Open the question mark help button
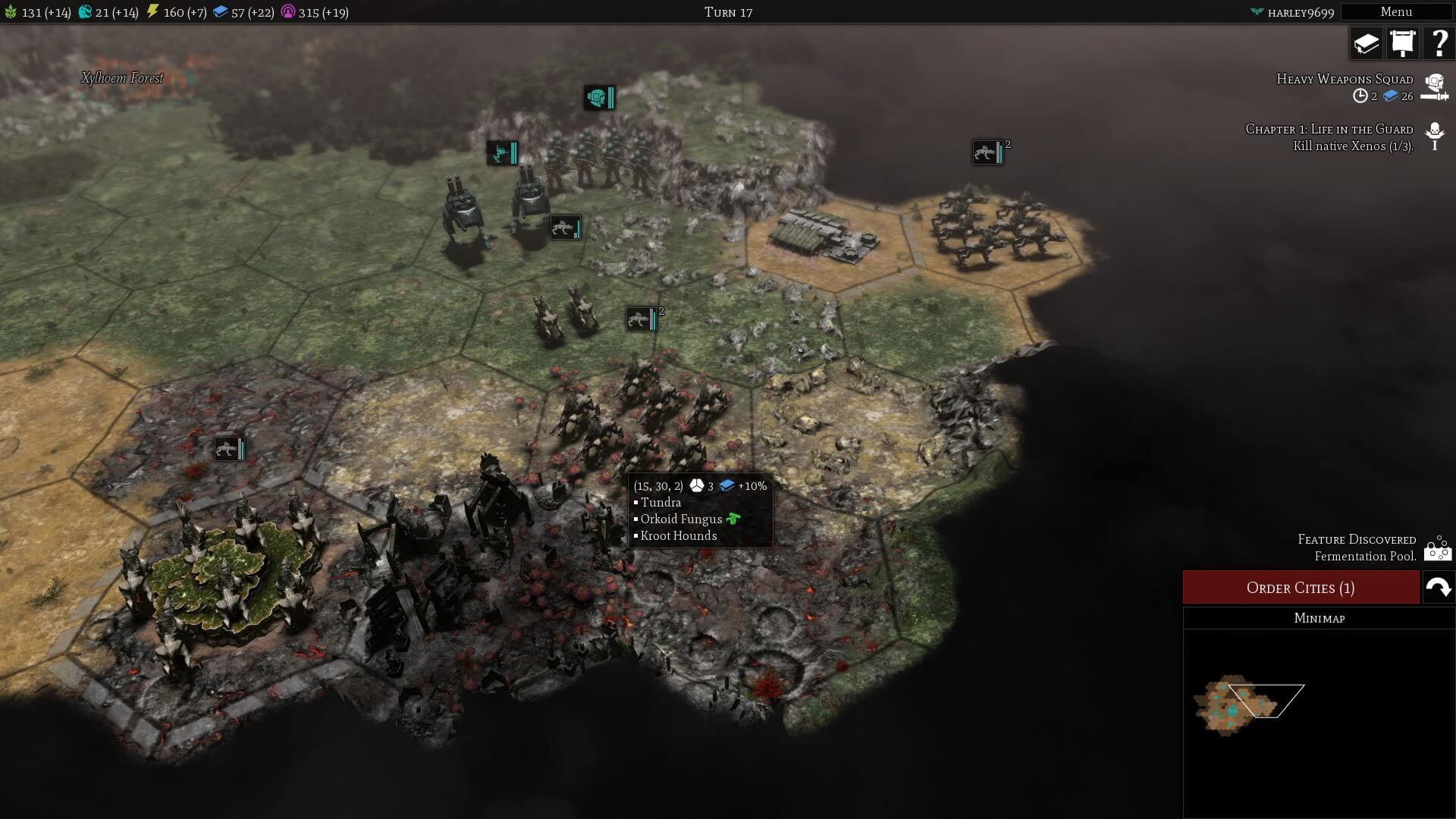Screen dimensions: 1456x819 (x=1438, y=43)
